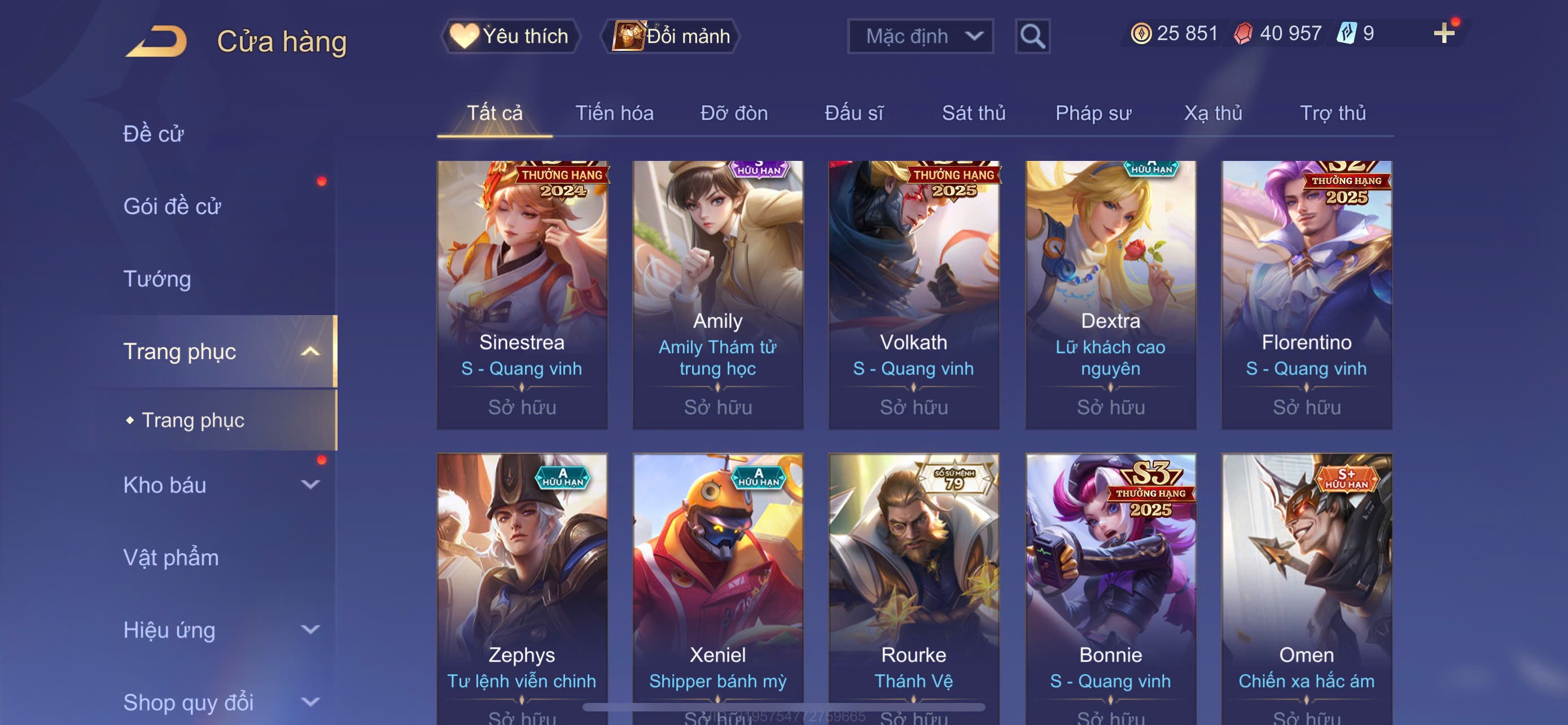Screen dimensions: 1568x725
Task: Select the Sát thủ category tab
Action: 973,113
